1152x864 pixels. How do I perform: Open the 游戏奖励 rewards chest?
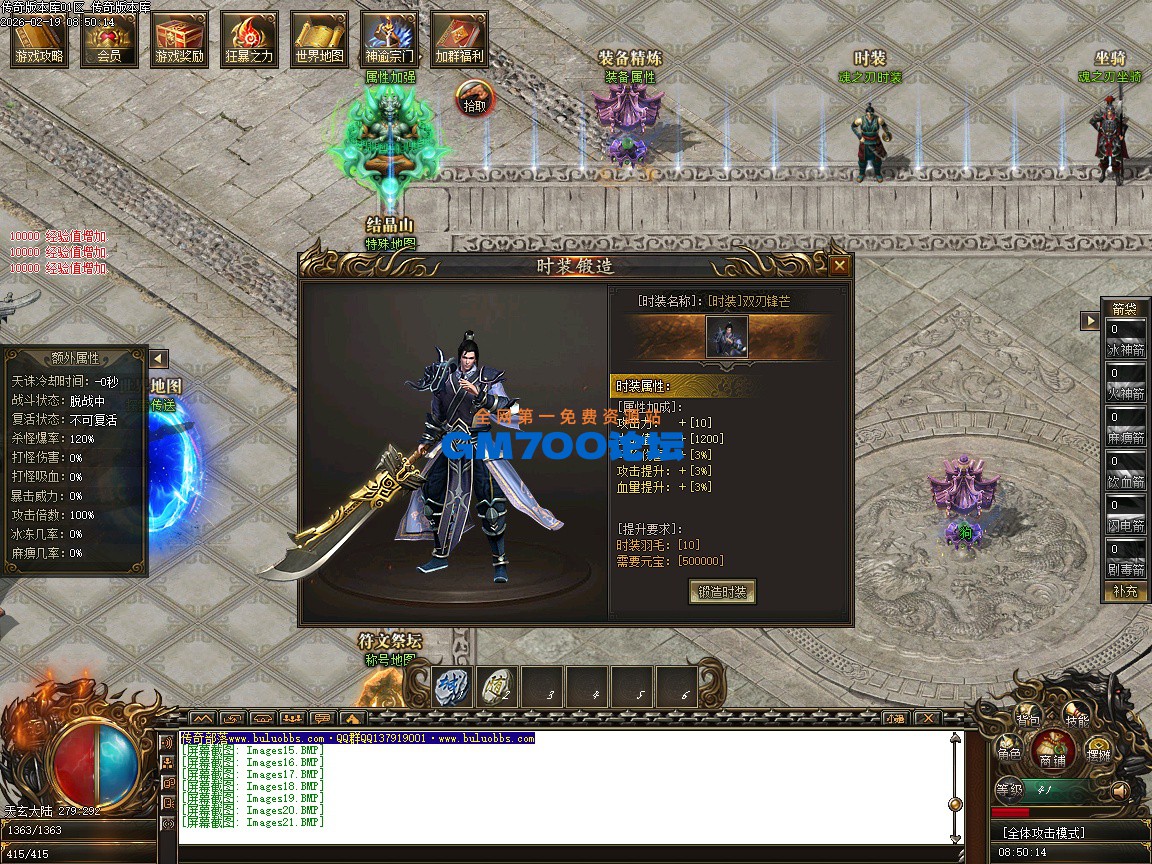180,41
